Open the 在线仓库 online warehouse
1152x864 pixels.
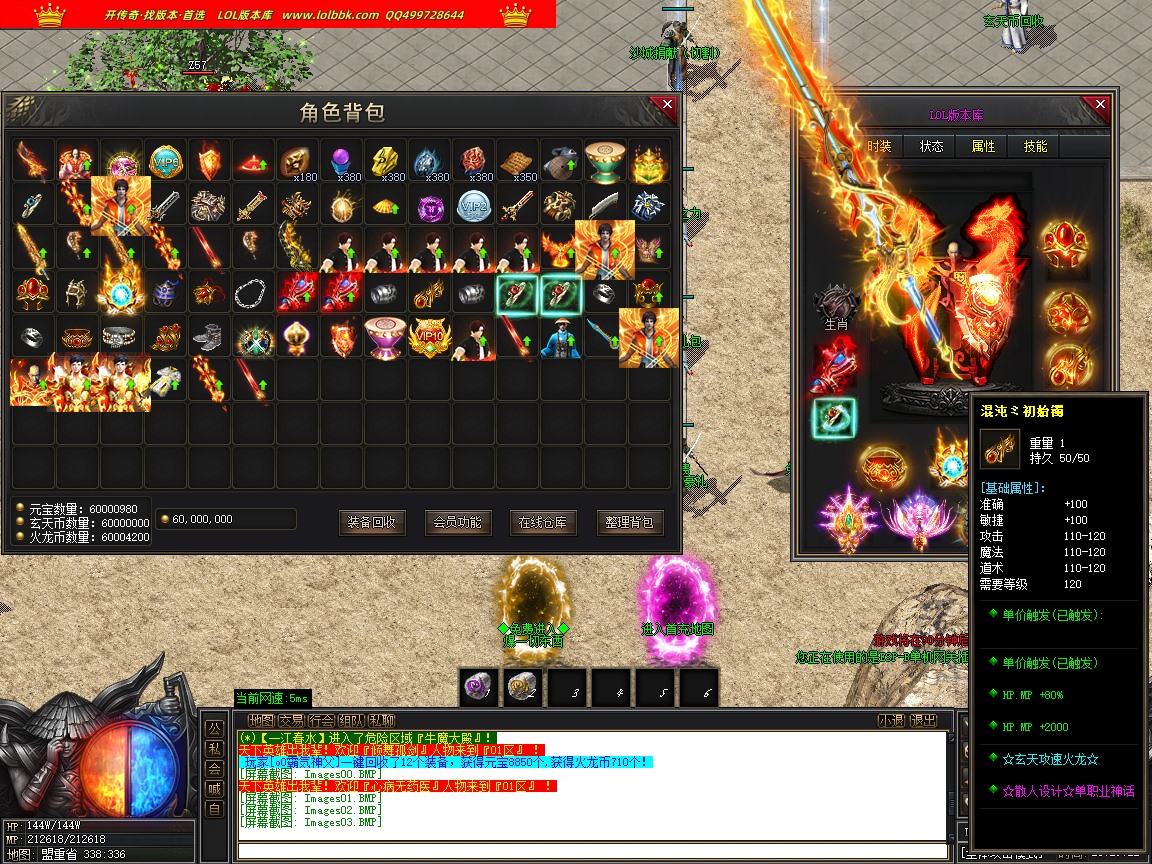543,522
